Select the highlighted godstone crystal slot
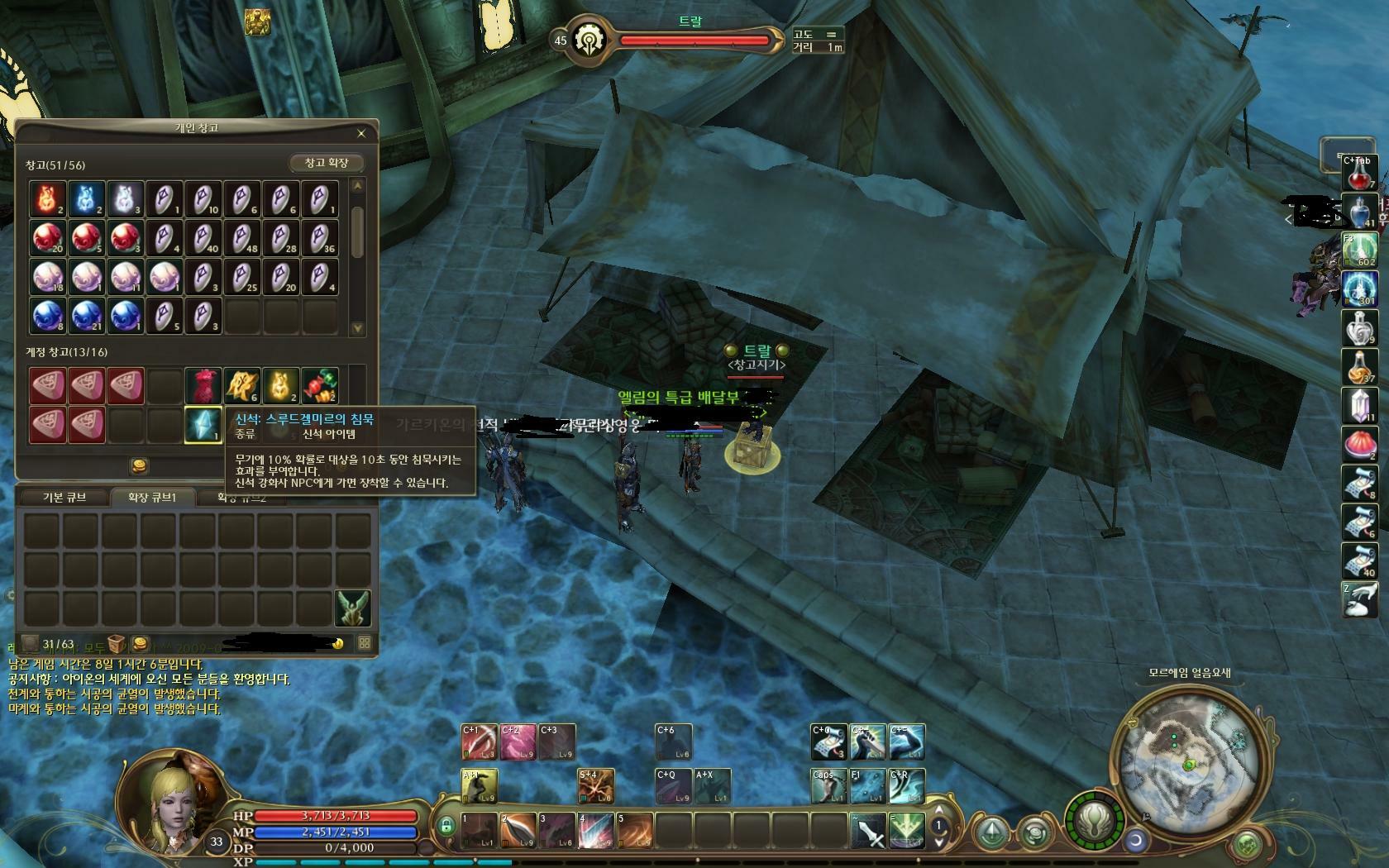The width and height of the screenshot is (1389, 868). point(203,425)
